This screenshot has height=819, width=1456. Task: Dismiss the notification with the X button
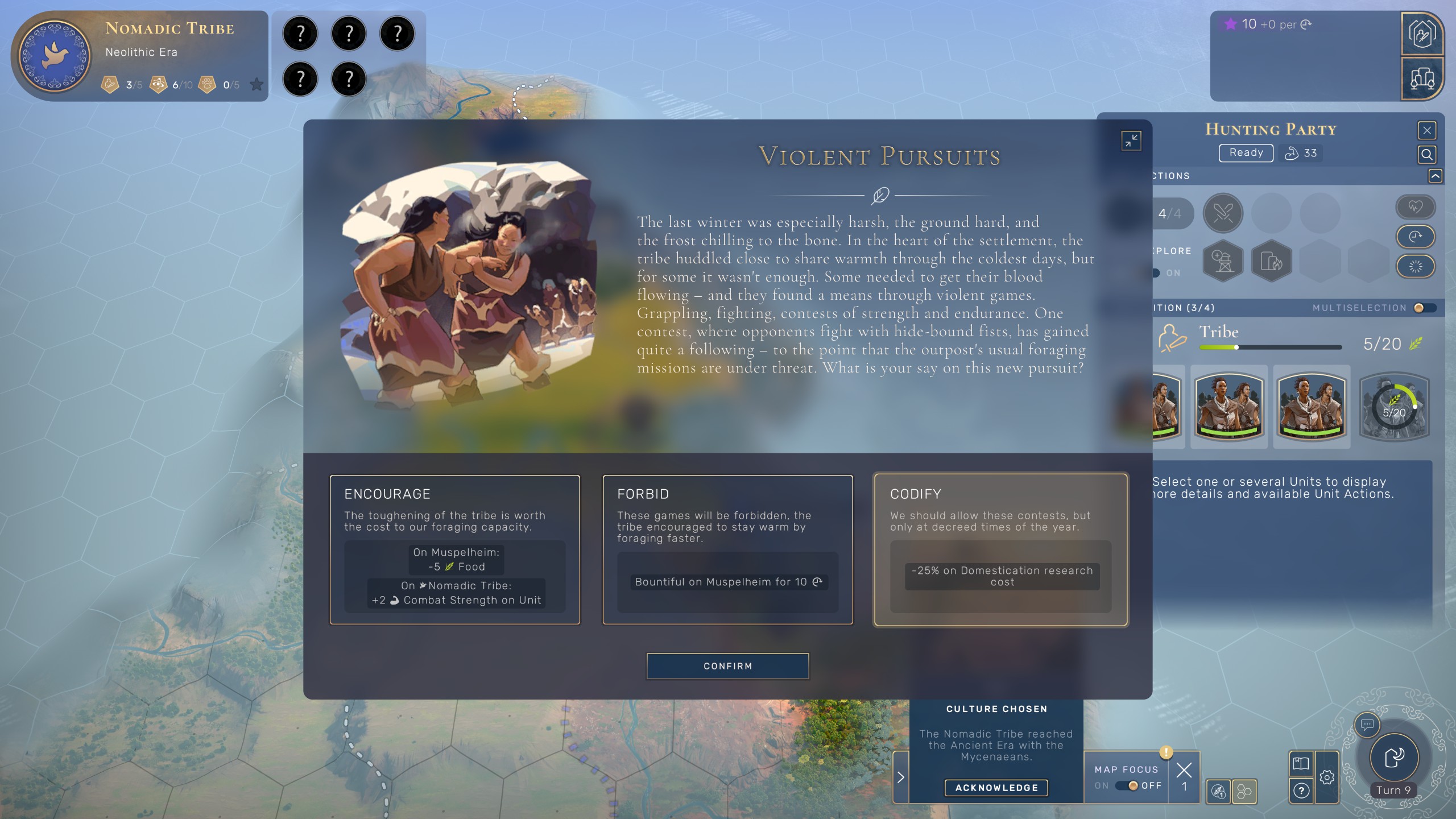1184,771
